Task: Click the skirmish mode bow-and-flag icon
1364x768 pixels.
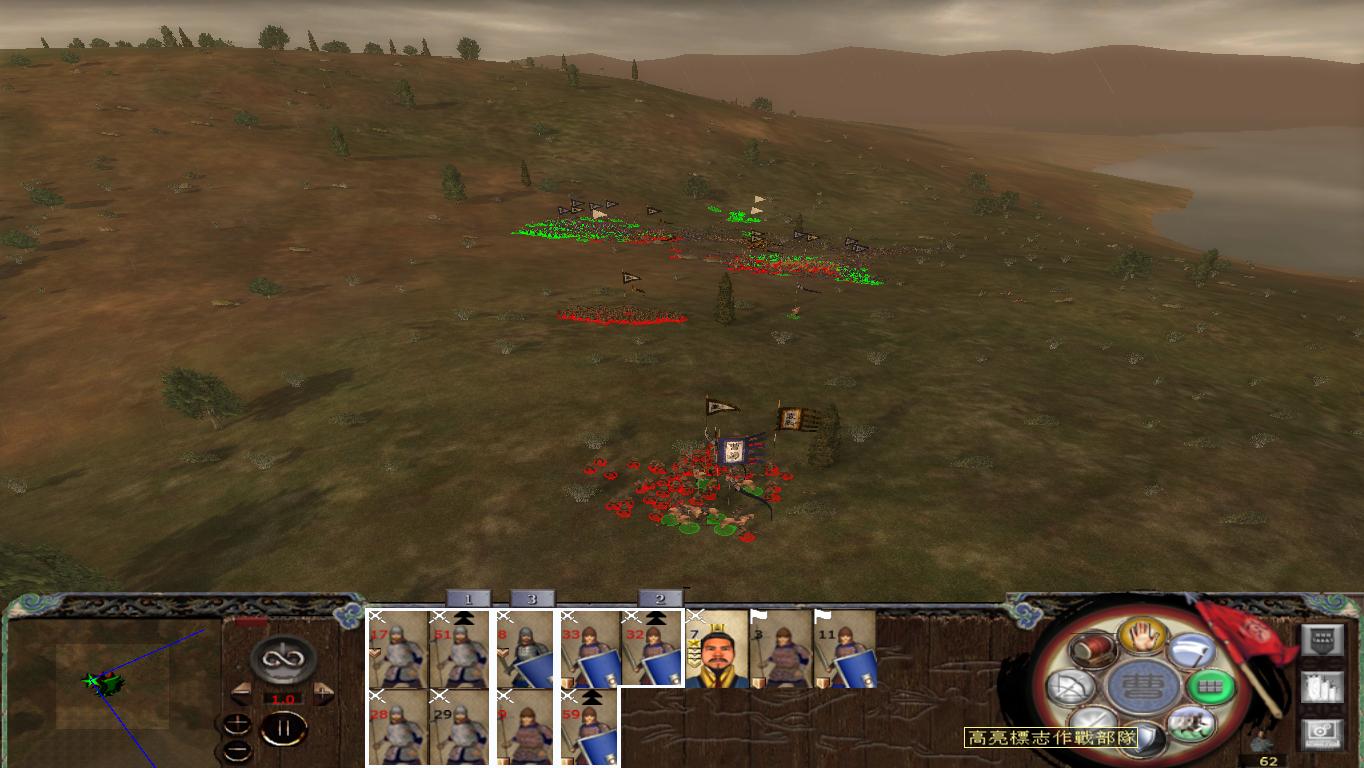Action: (1067, 687)
